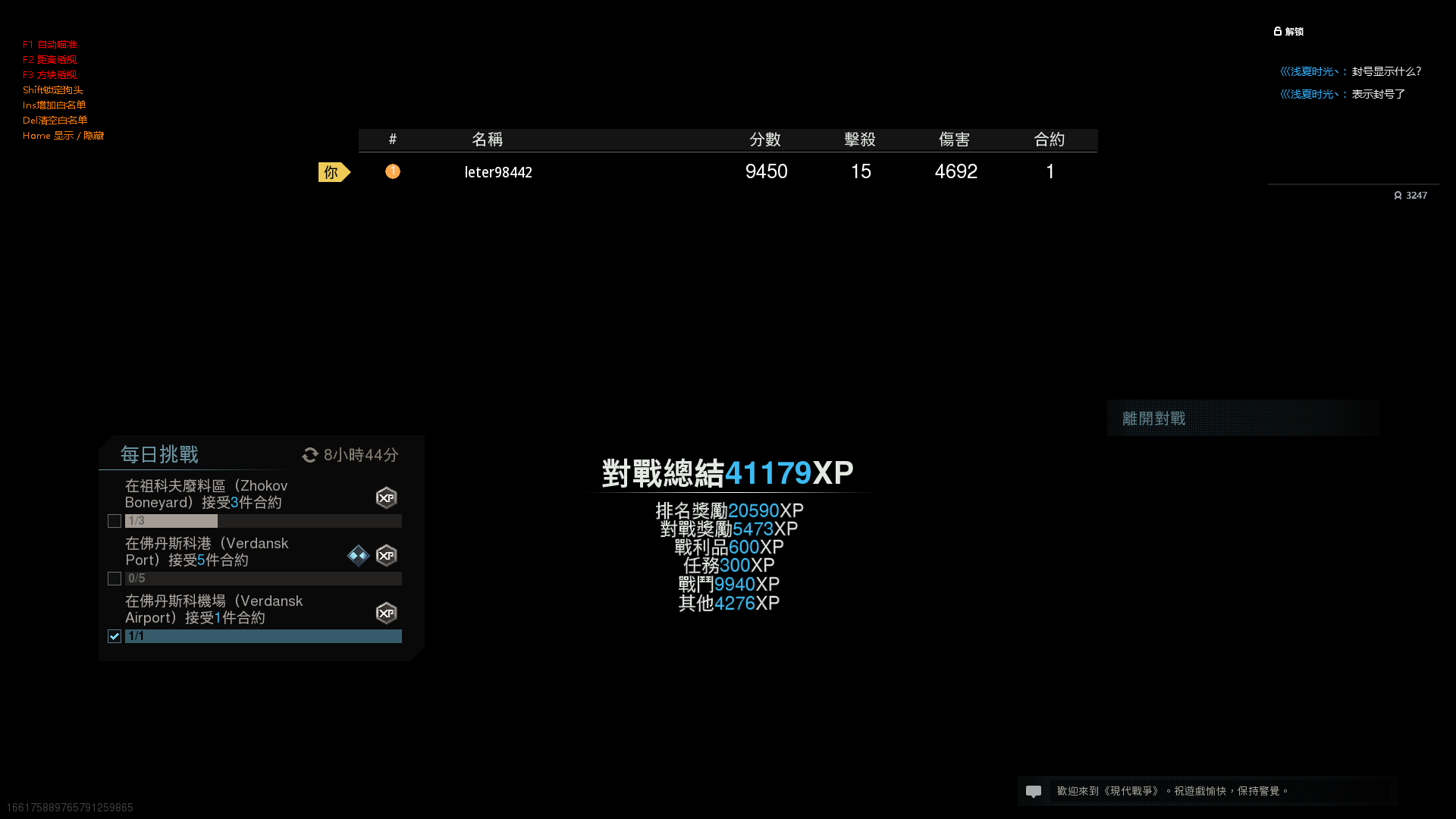The image size is (1456, 819).
Task: Click the XP reward icon on the Zhokov Boneyard challenge
Action: [x=387, y=498]
